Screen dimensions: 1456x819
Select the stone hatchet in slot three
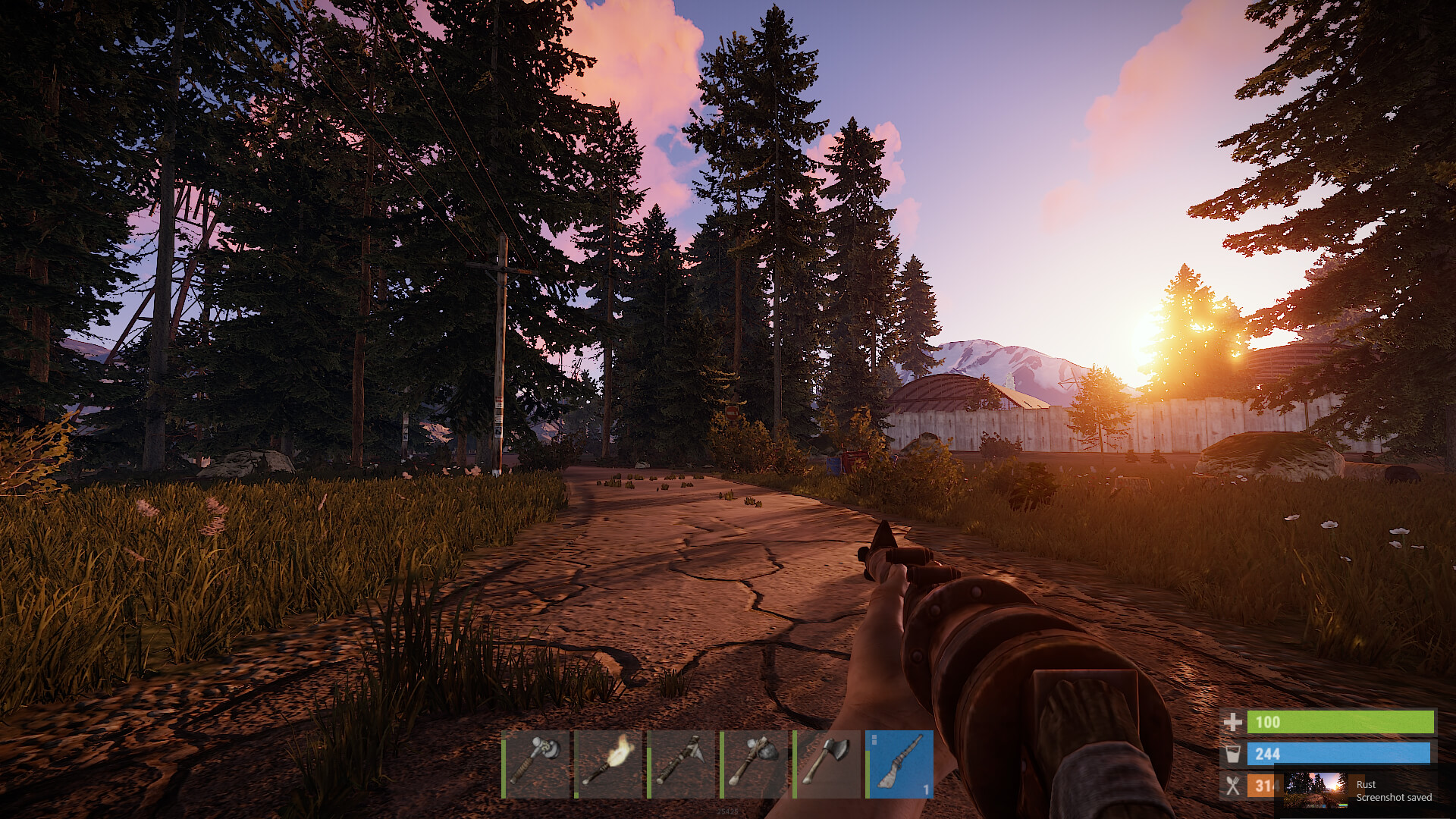[680, 766]
